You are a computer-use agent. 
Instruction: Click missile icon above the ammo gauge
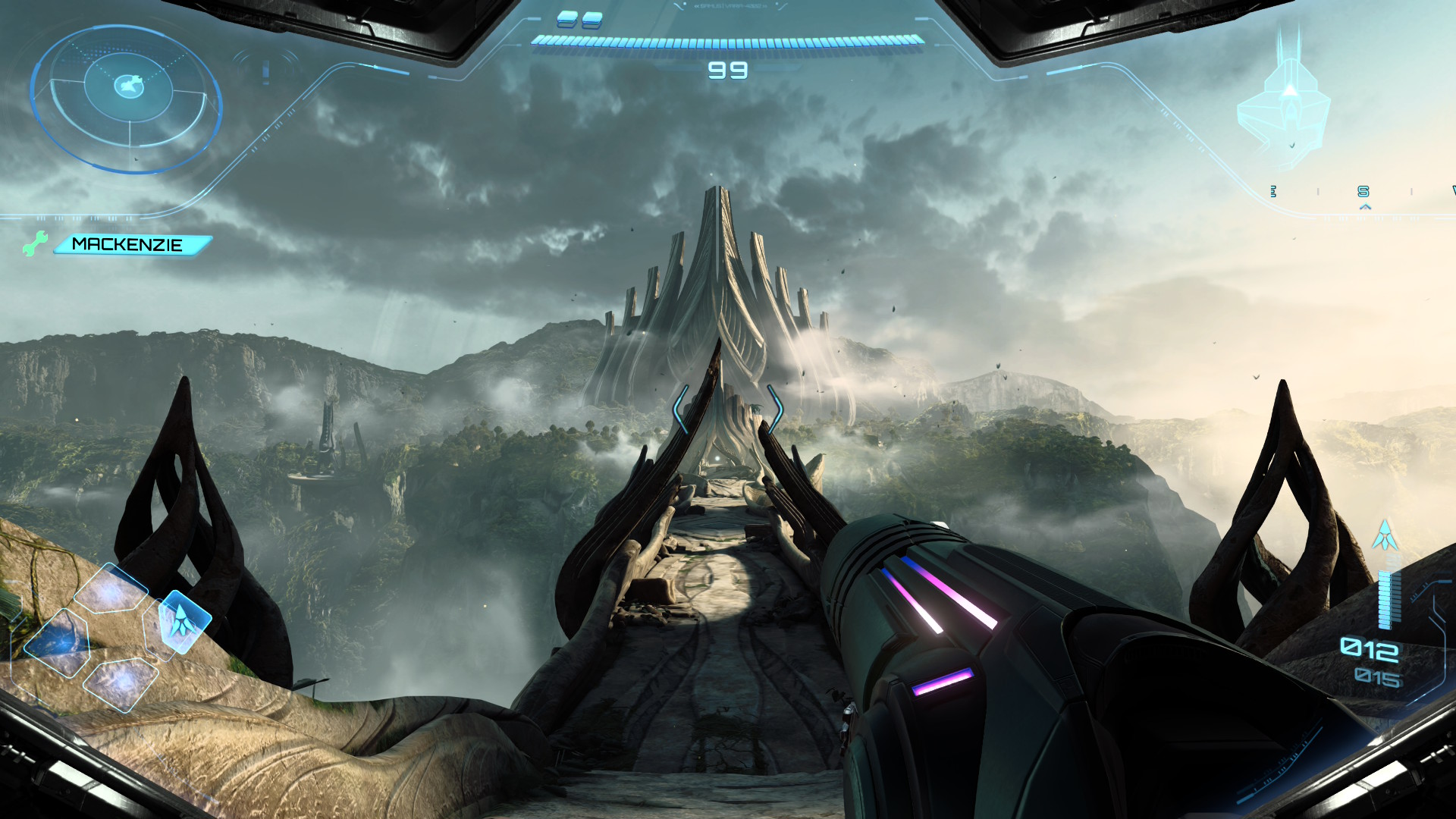(1385, 536)
